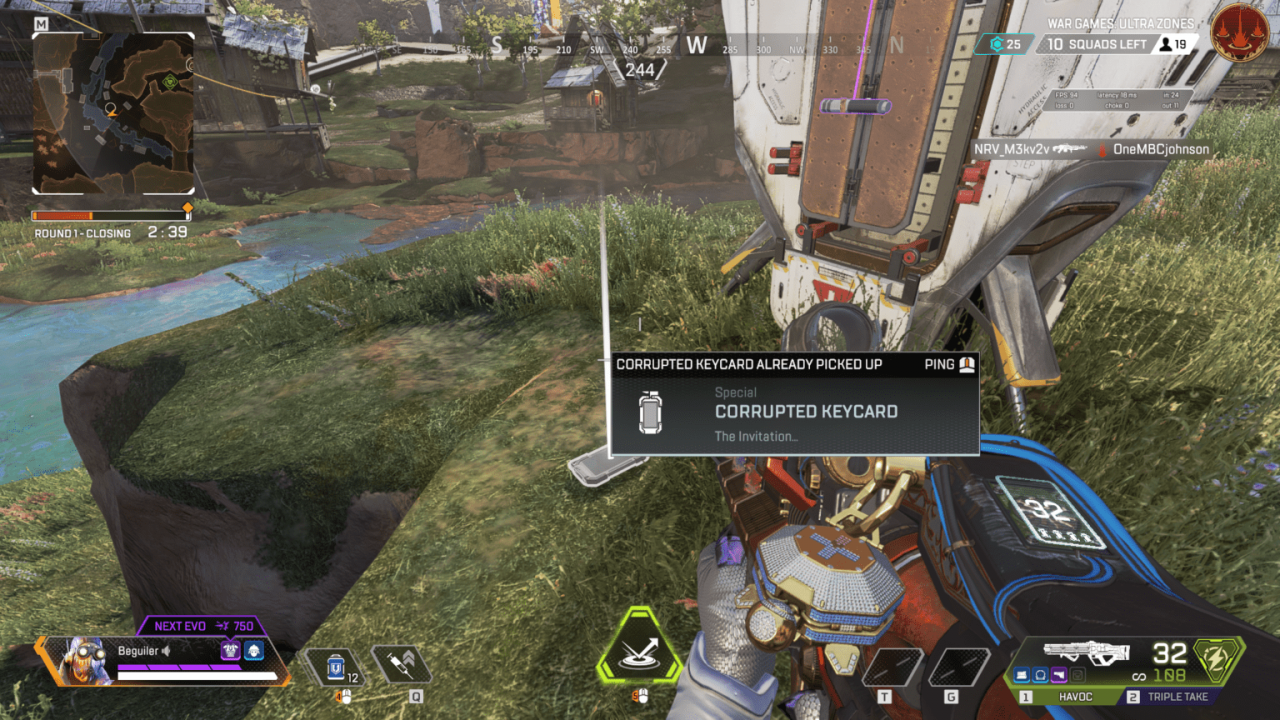Click the Havoc weapon silhouette
This screenshot has width=1280, height=720.
coord(1085,652)
